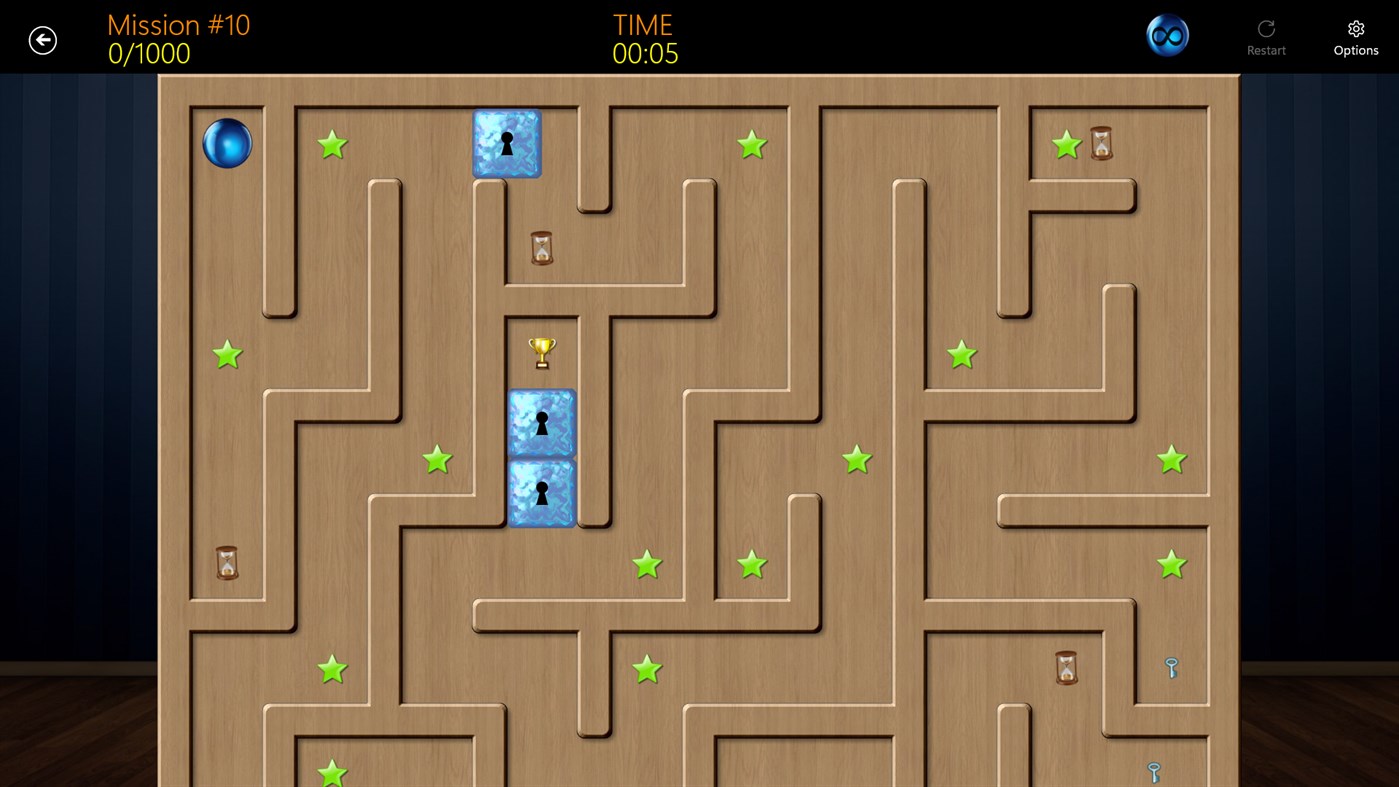Click the blue marble ball in the maze
This screenshot has height=787, width=1399.
[227, 143]
